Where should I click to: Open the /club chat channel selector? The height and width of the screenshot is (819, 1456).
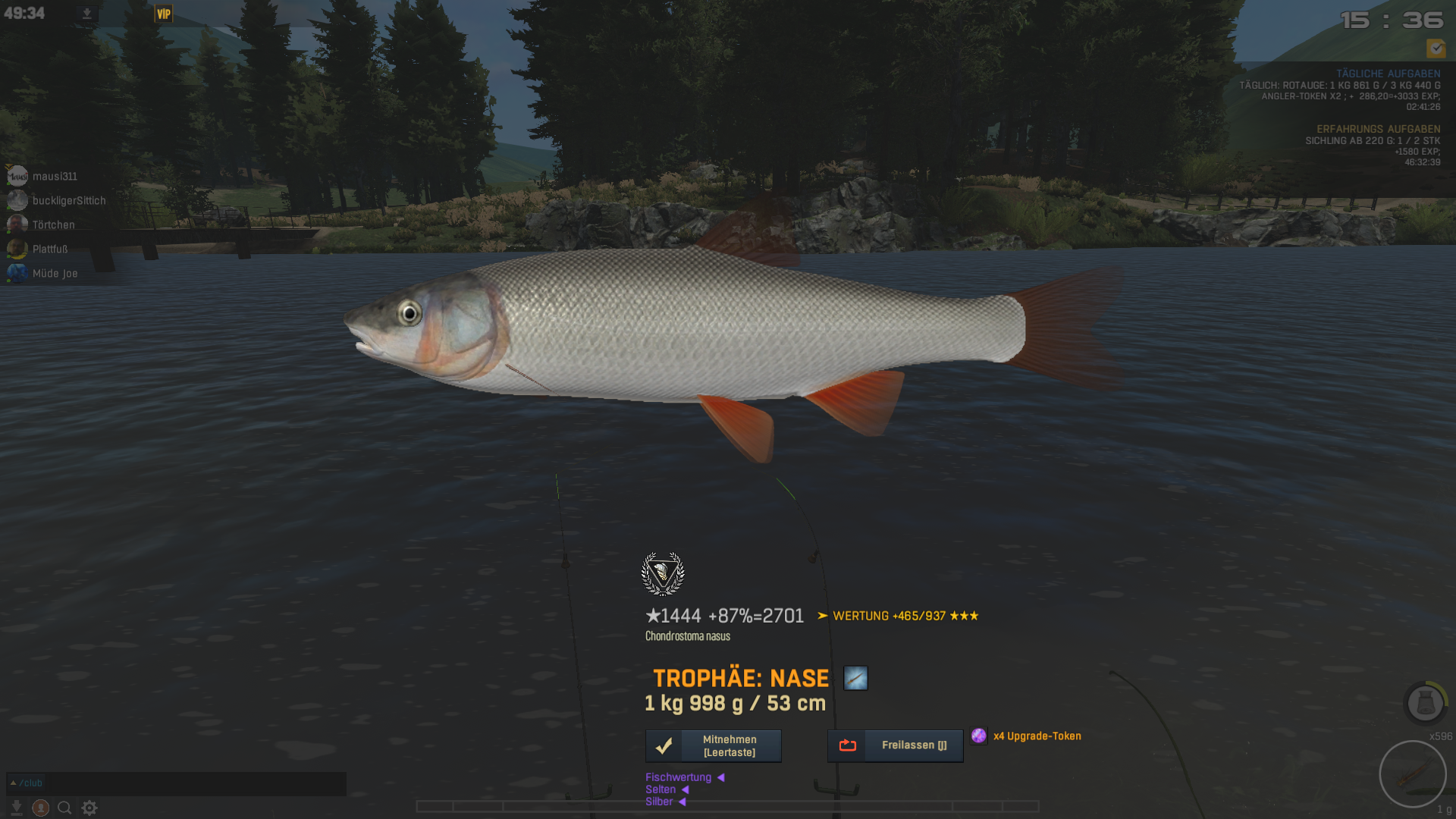pyautogui.click(x=27, y=783)
